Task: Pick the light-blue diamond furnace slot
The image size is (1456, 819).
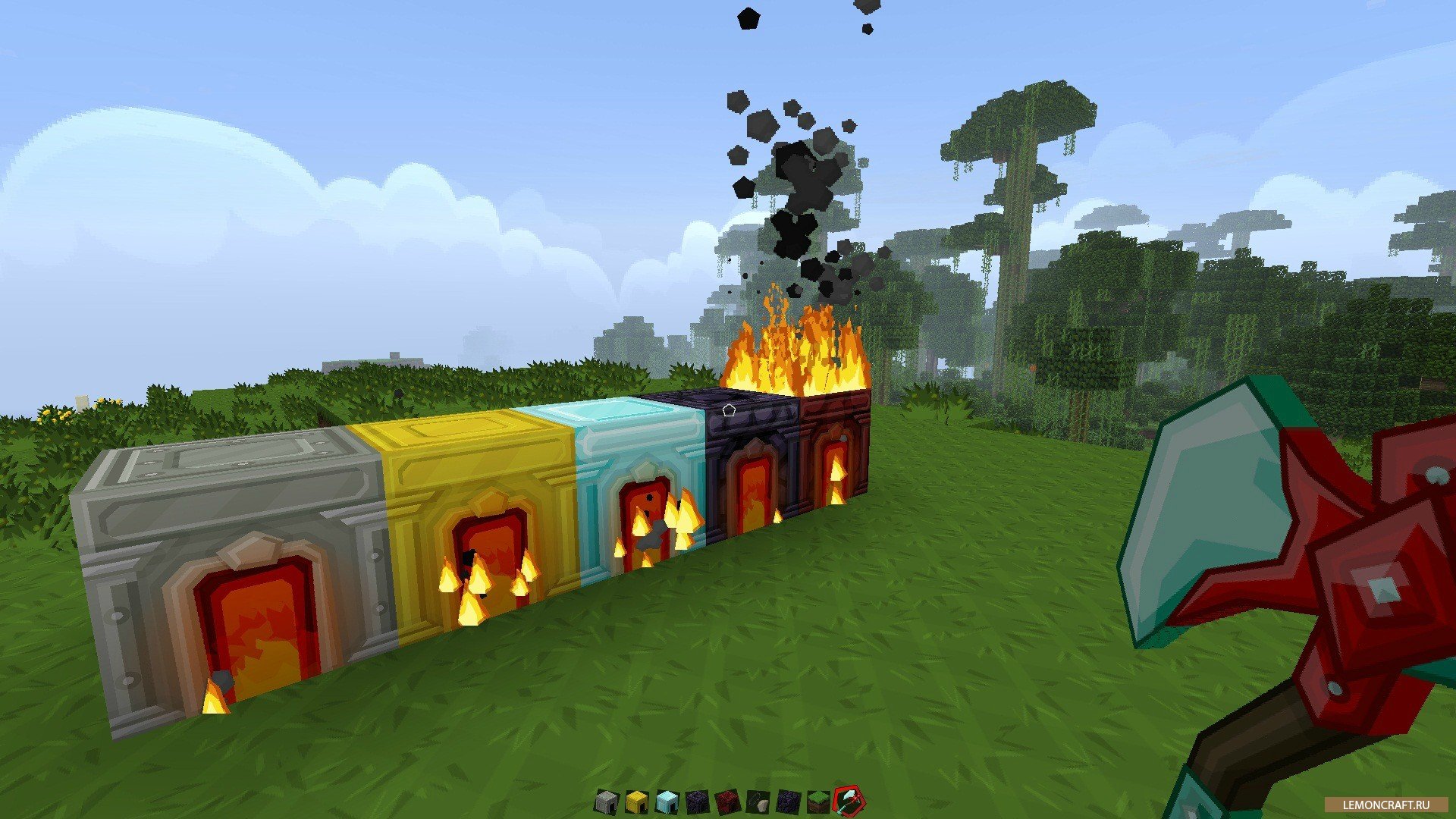Action: pos(665,800)
